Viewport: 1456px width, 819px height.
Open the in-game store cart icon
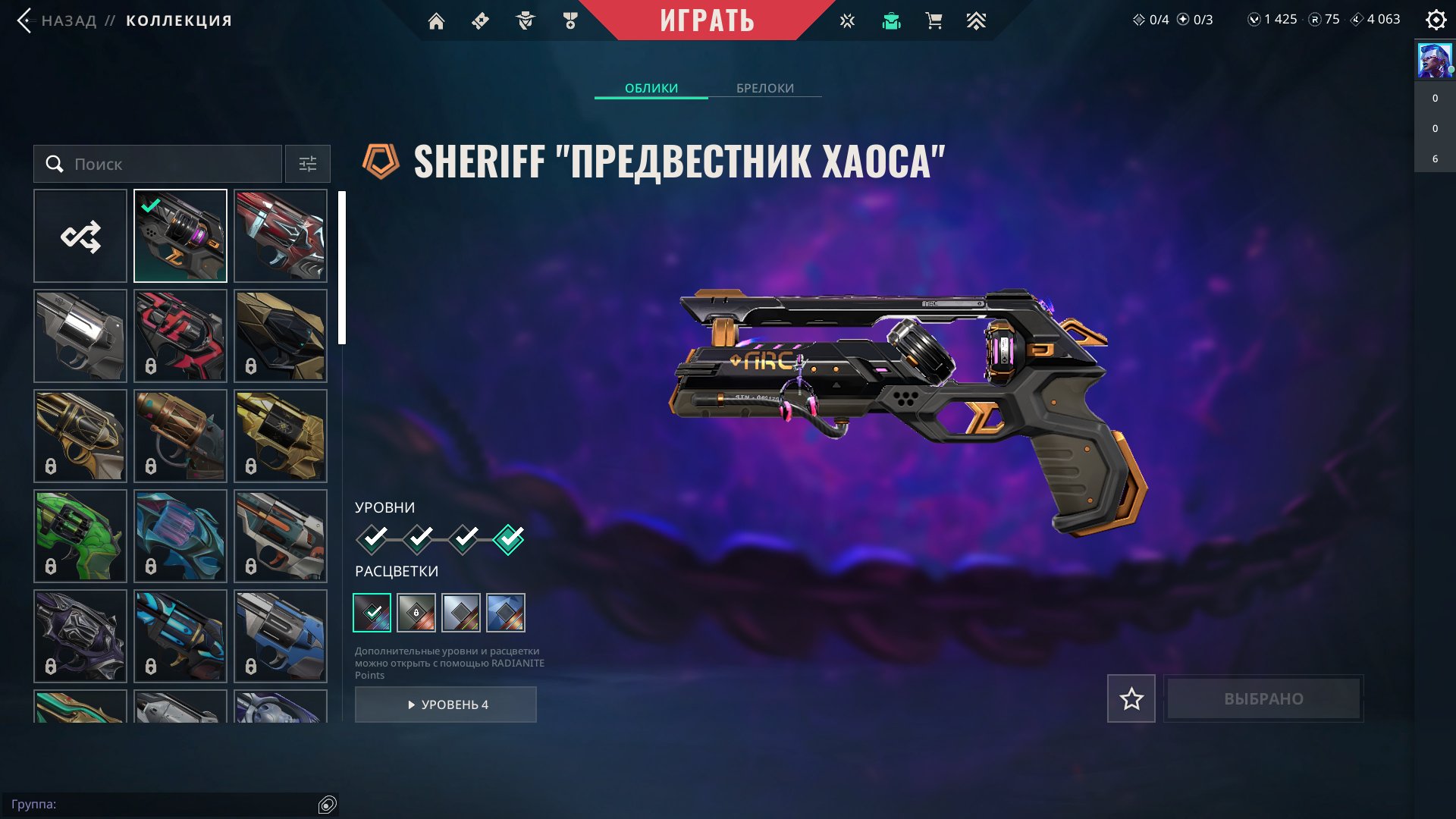933,20
